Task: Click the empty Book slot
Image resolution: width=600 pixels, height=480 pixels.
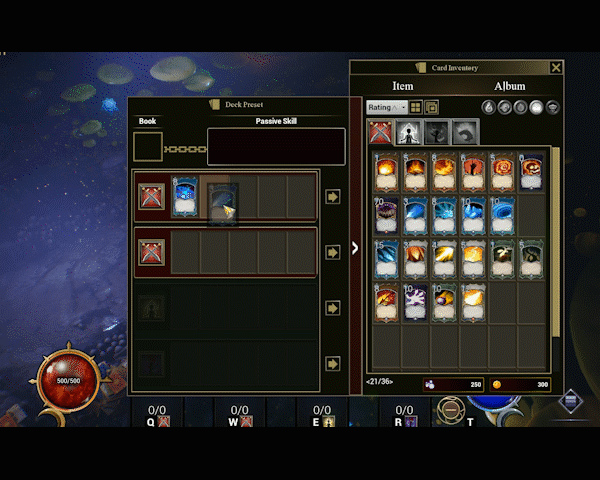Action: coord(148,146)
